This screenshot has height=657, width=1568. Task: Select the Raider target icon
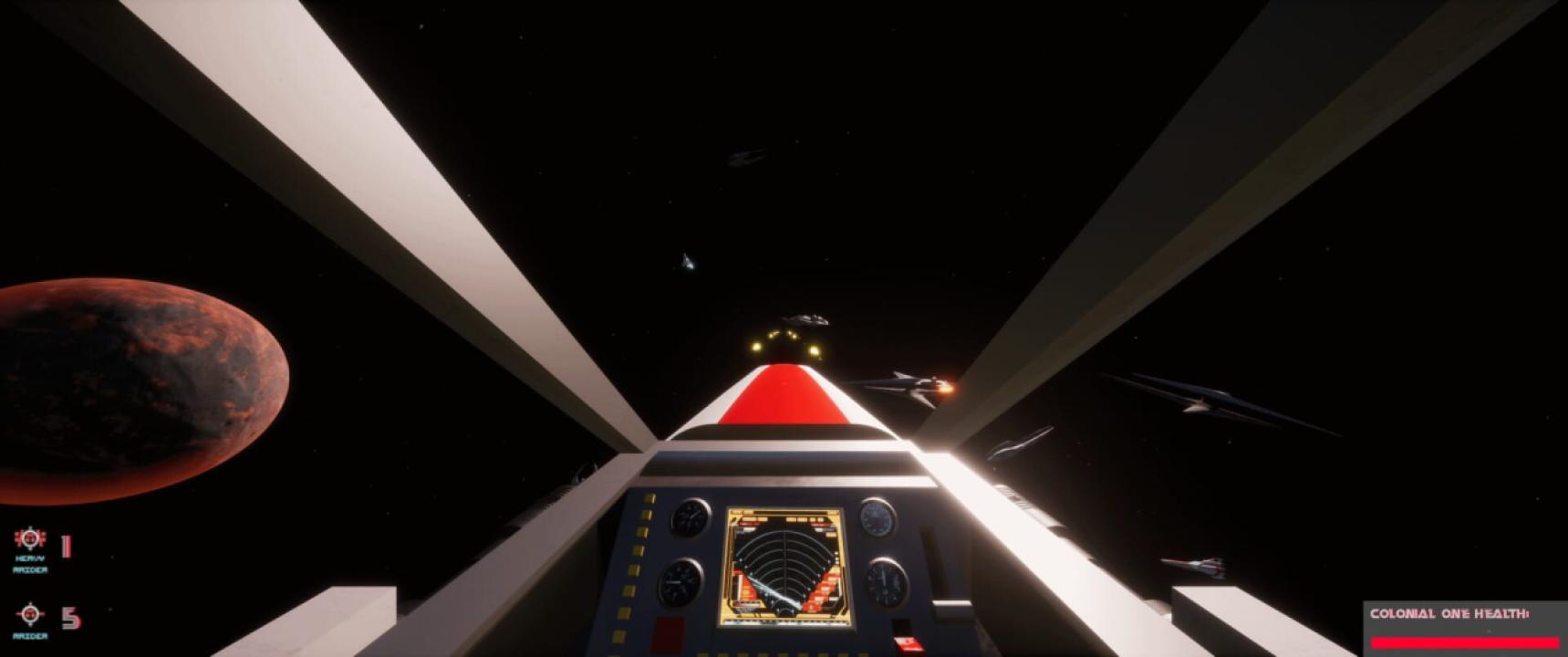30,613
